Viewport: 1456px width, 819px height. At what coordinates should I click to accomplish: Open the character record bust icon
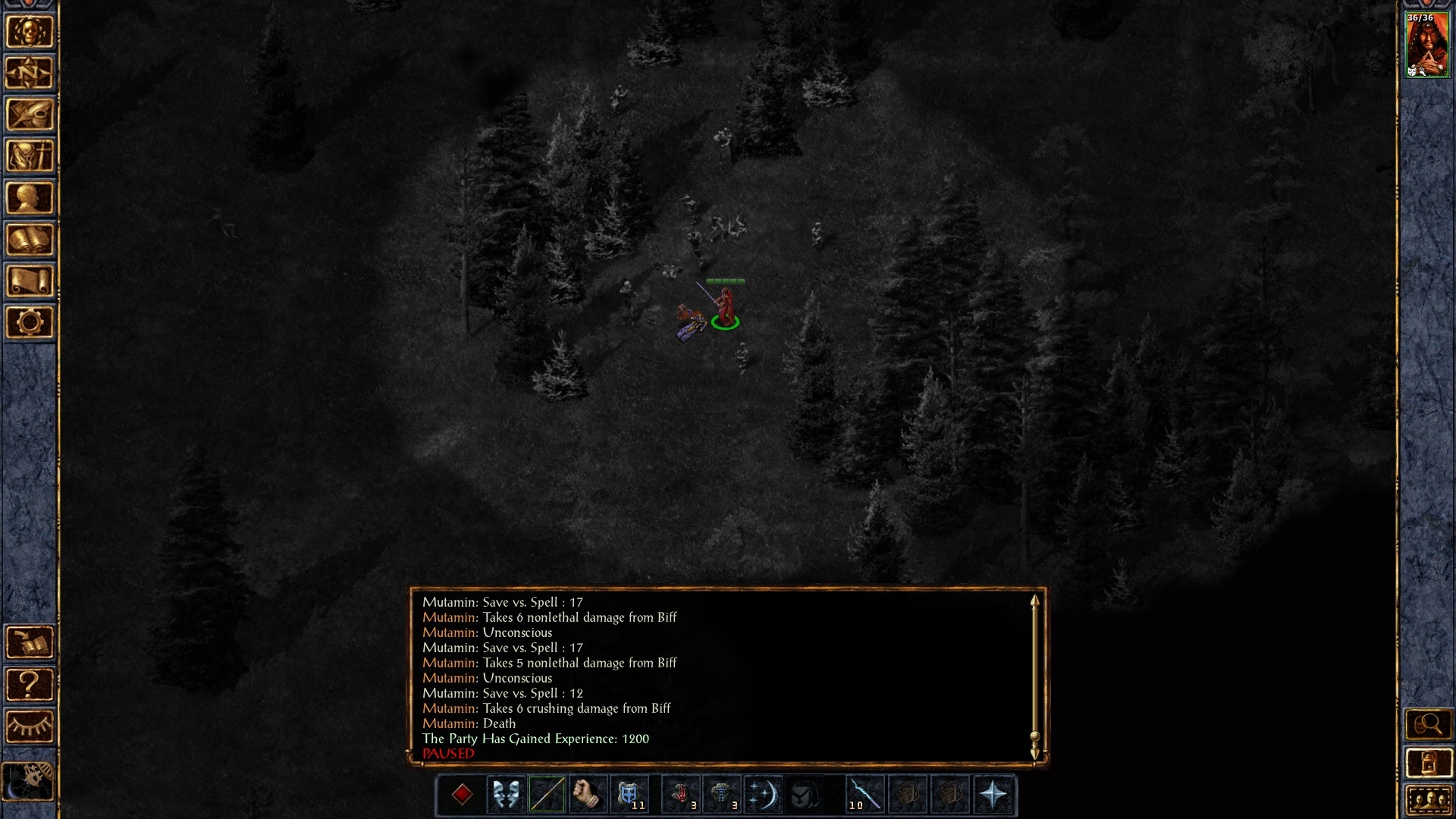tap(30, 199)
